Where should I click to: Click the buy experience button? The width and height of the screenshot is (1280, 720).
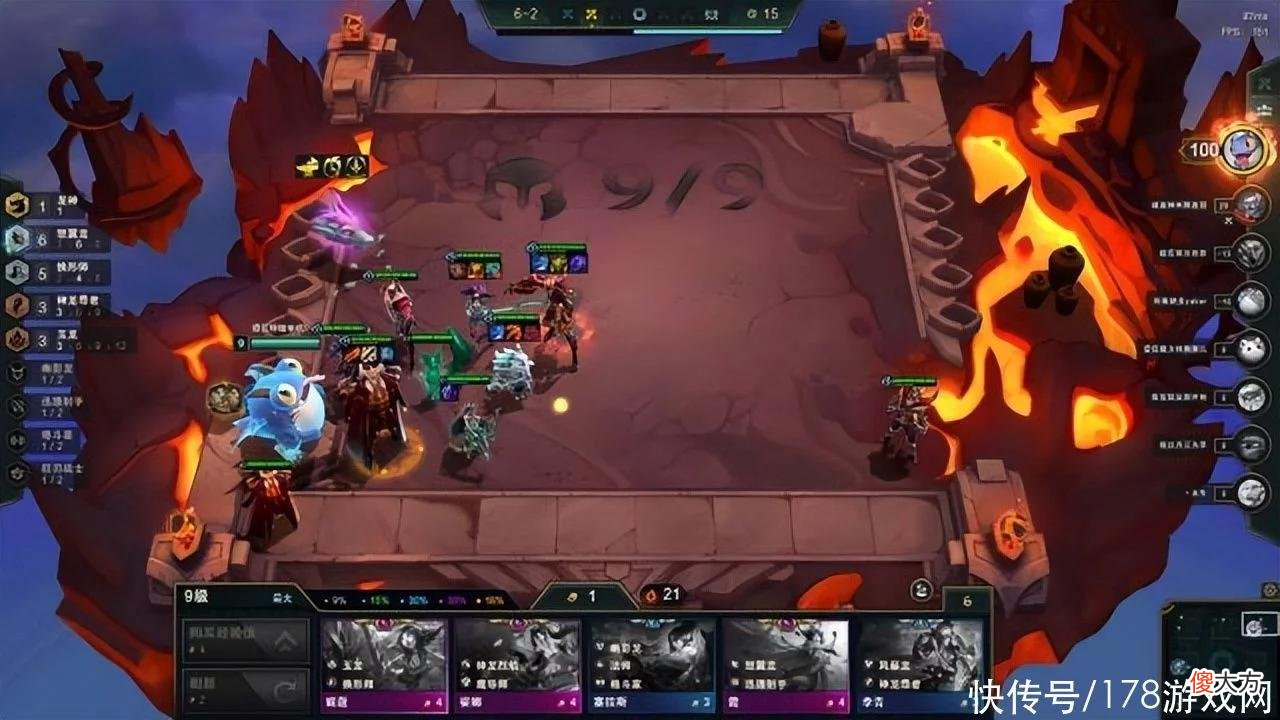click(x=246, y=637)
